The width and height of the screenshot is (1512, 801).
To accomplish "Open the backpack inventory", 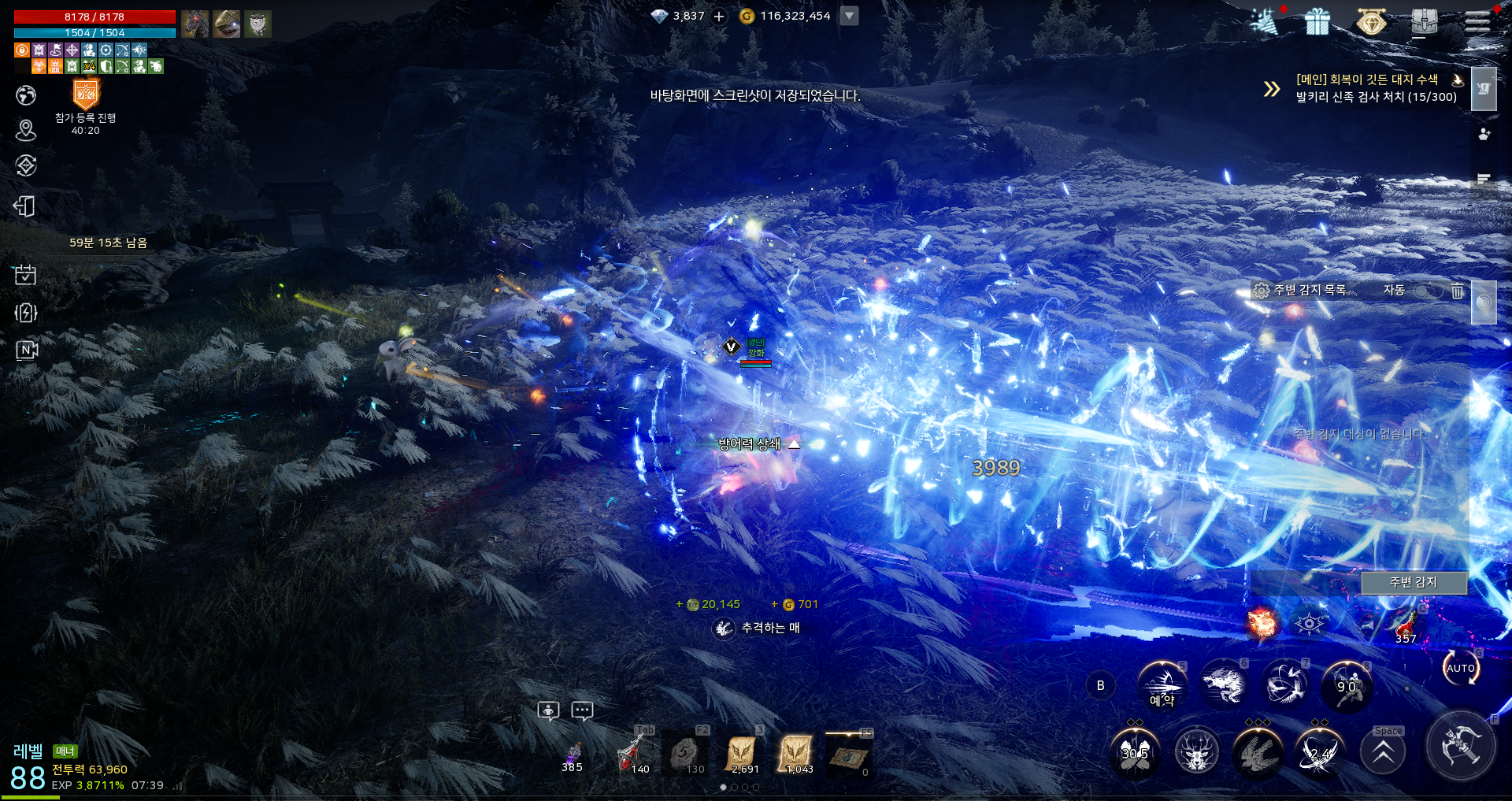I will tap(1425, 22).
